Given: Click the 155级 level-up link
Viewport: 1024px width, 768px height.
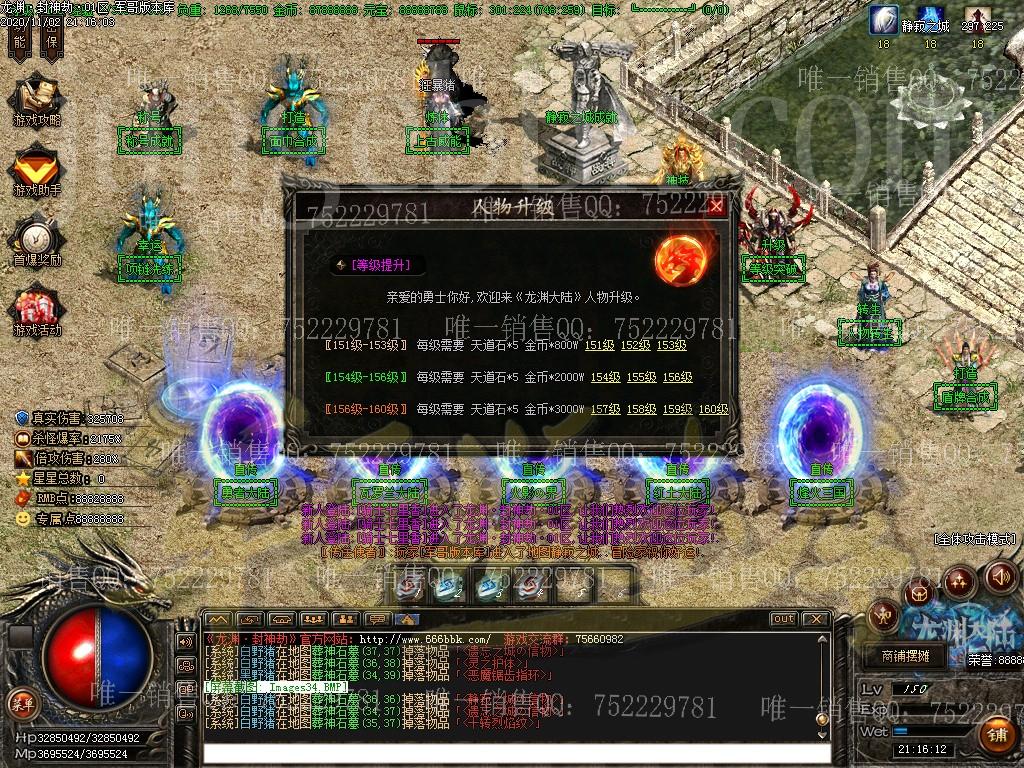Looking at the screenshot, I should [641, 377].
